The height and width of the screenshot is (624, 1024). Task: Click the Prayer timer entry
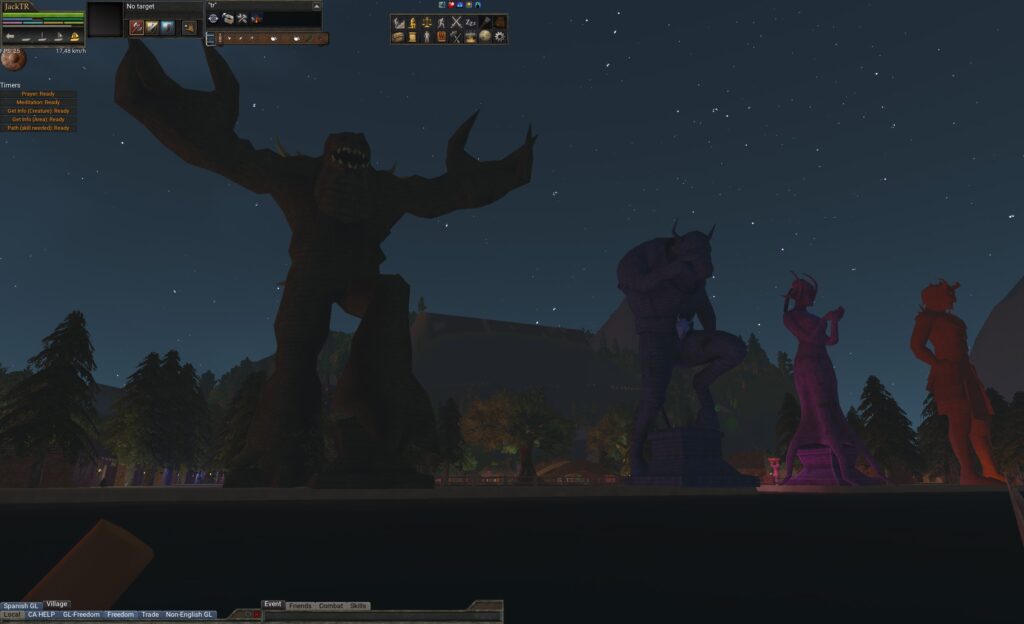click(38, 94)
